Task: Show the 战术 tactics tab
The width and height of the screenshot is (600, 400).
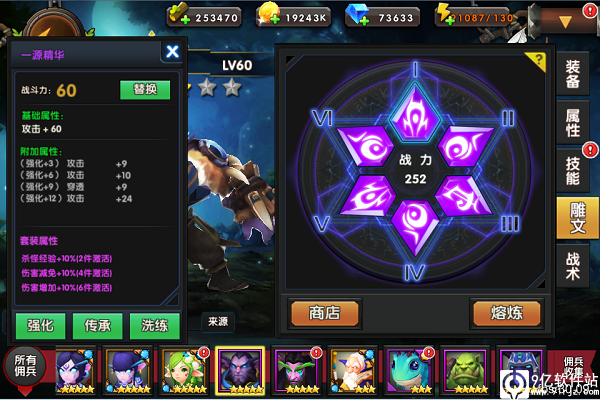Action: point(573,263)
